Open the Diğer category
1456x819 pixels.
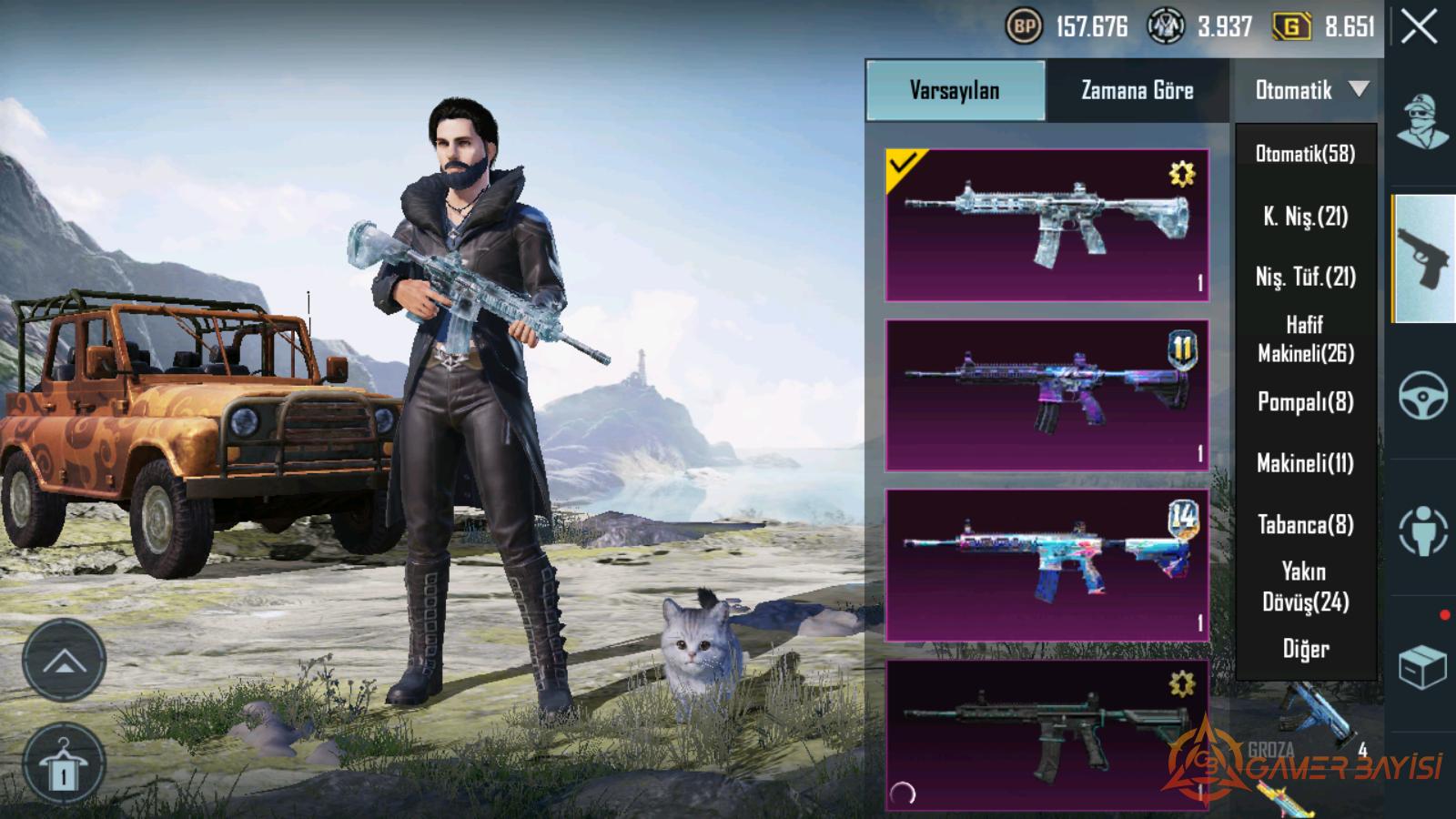1305,649
